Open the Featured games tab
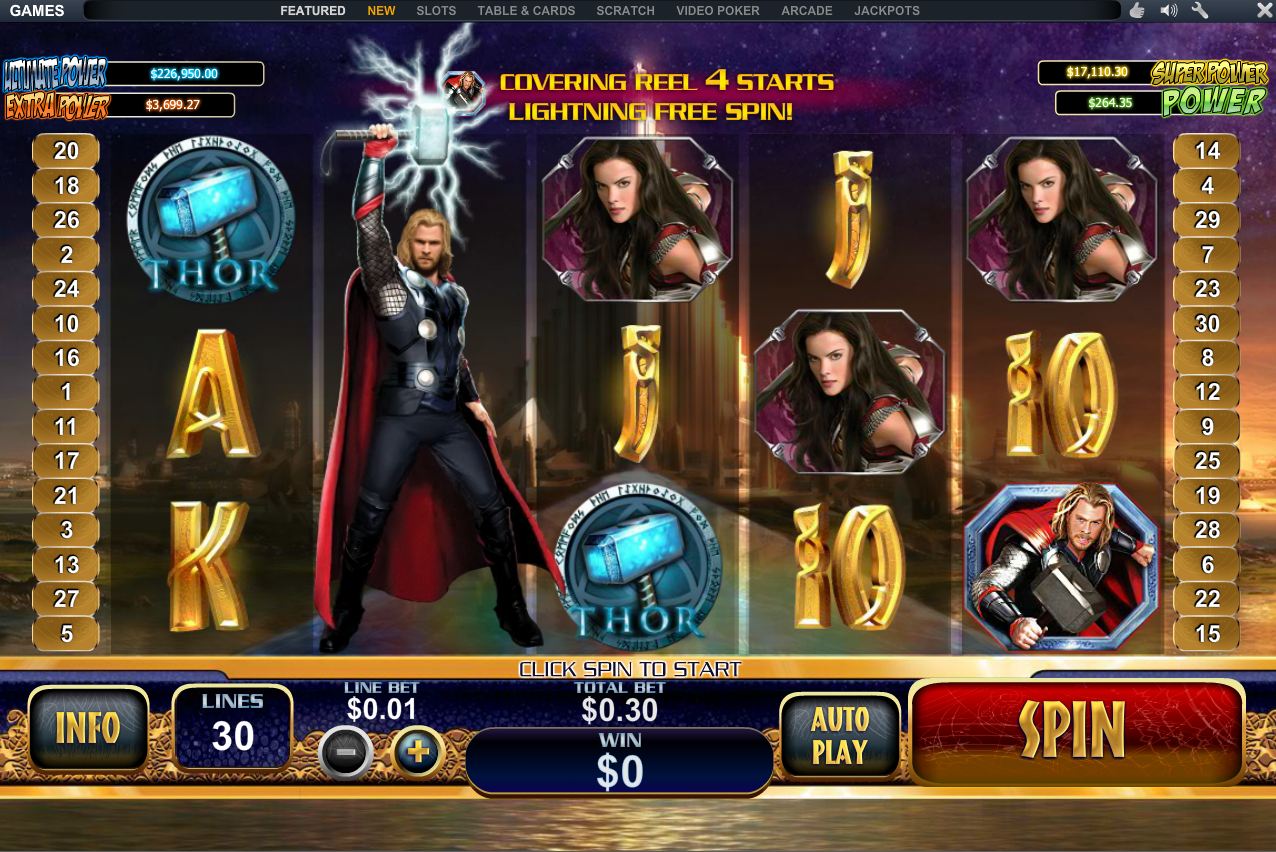Viewport: 1276px width, 852px height. 312,11
